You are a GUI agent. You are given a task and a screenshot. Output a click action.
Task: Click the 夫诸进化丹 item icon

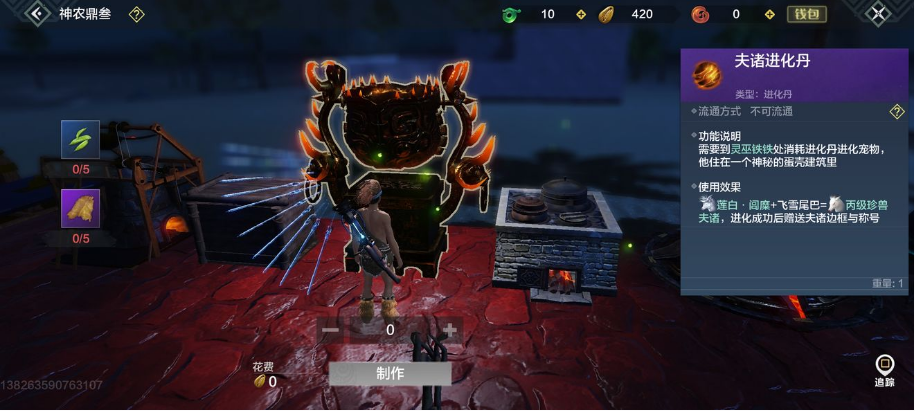(x=707, y=73)
